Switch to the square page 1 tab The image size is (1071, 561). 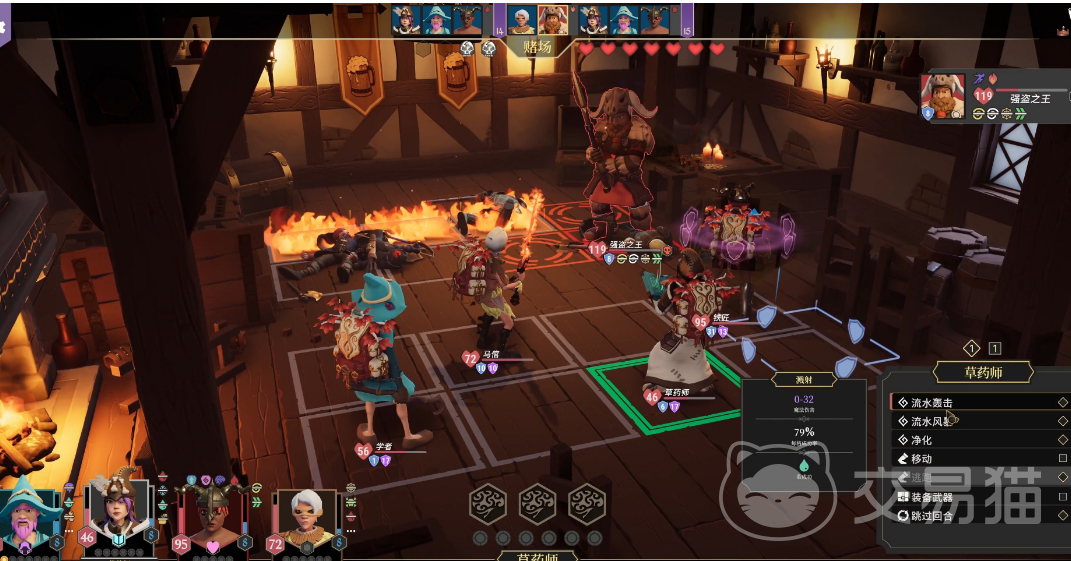pyautogui.click(x=994, y=348)
